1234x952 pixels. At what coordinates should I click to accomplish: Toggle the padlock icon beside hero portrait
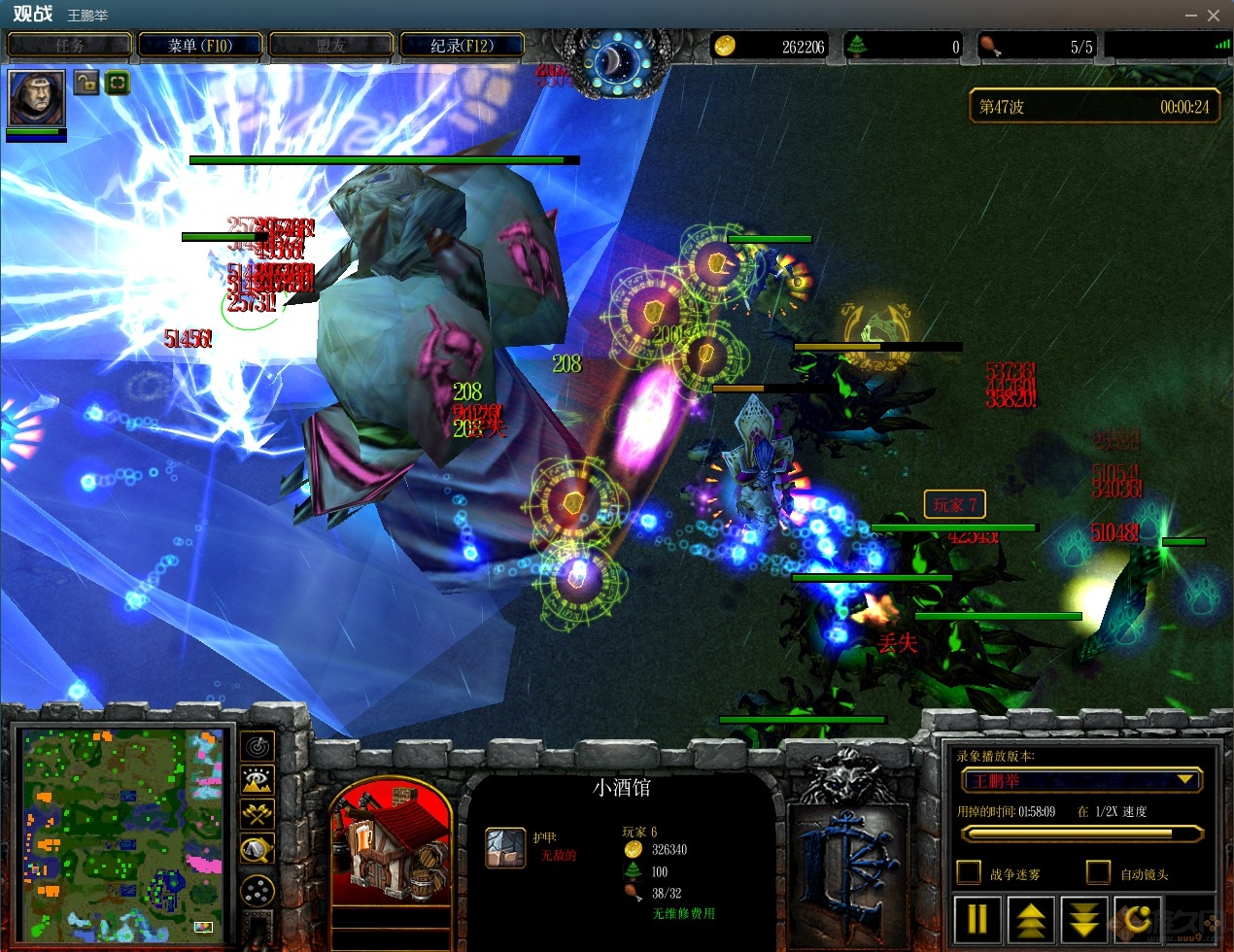(86, 83)
